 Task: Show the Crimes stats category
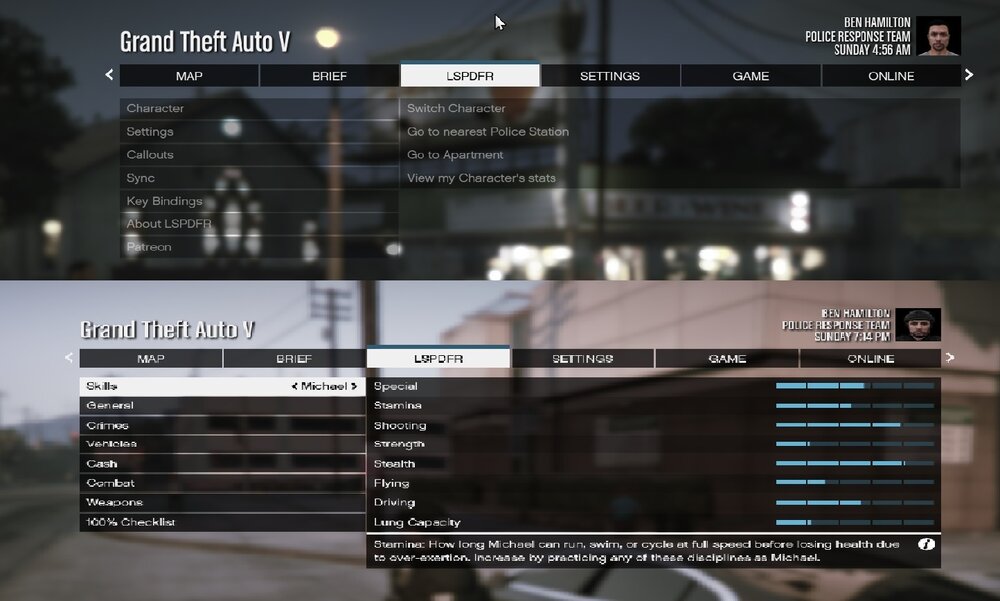click(107, 425)
